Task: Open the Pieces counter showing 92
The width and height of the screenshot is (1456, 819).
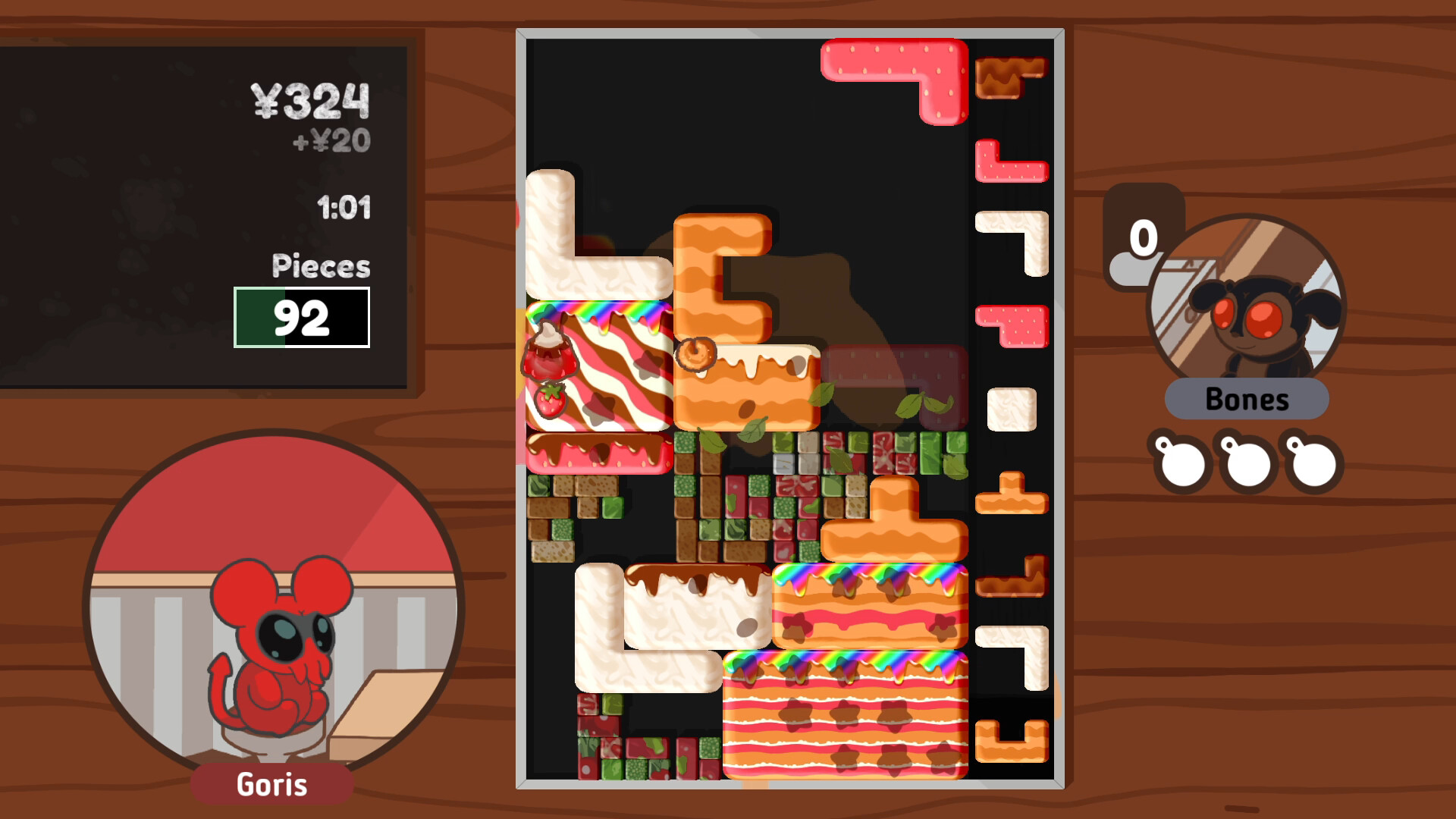Action: 302,322
